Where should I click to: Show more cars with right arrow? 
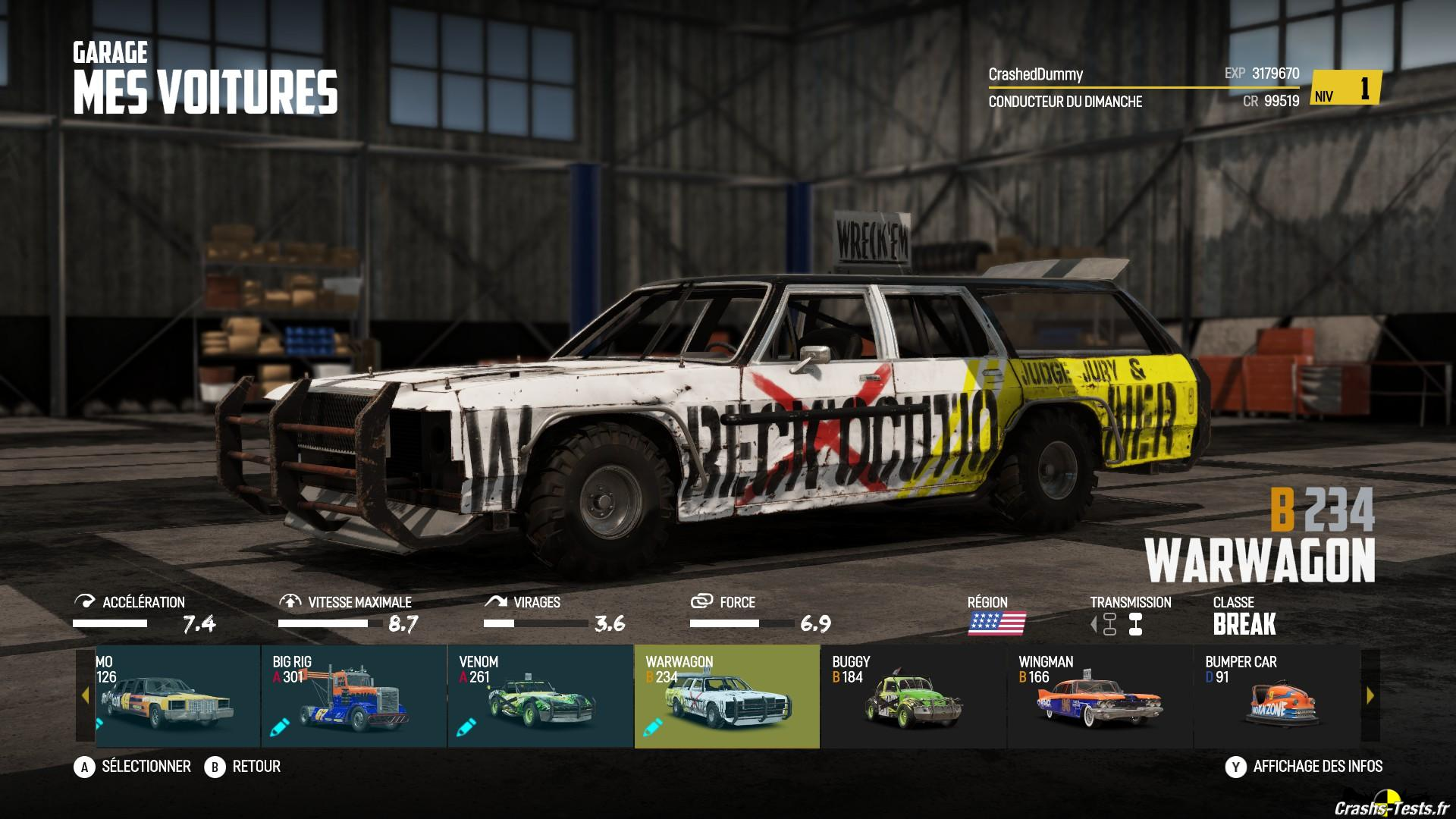[1370, 695]
